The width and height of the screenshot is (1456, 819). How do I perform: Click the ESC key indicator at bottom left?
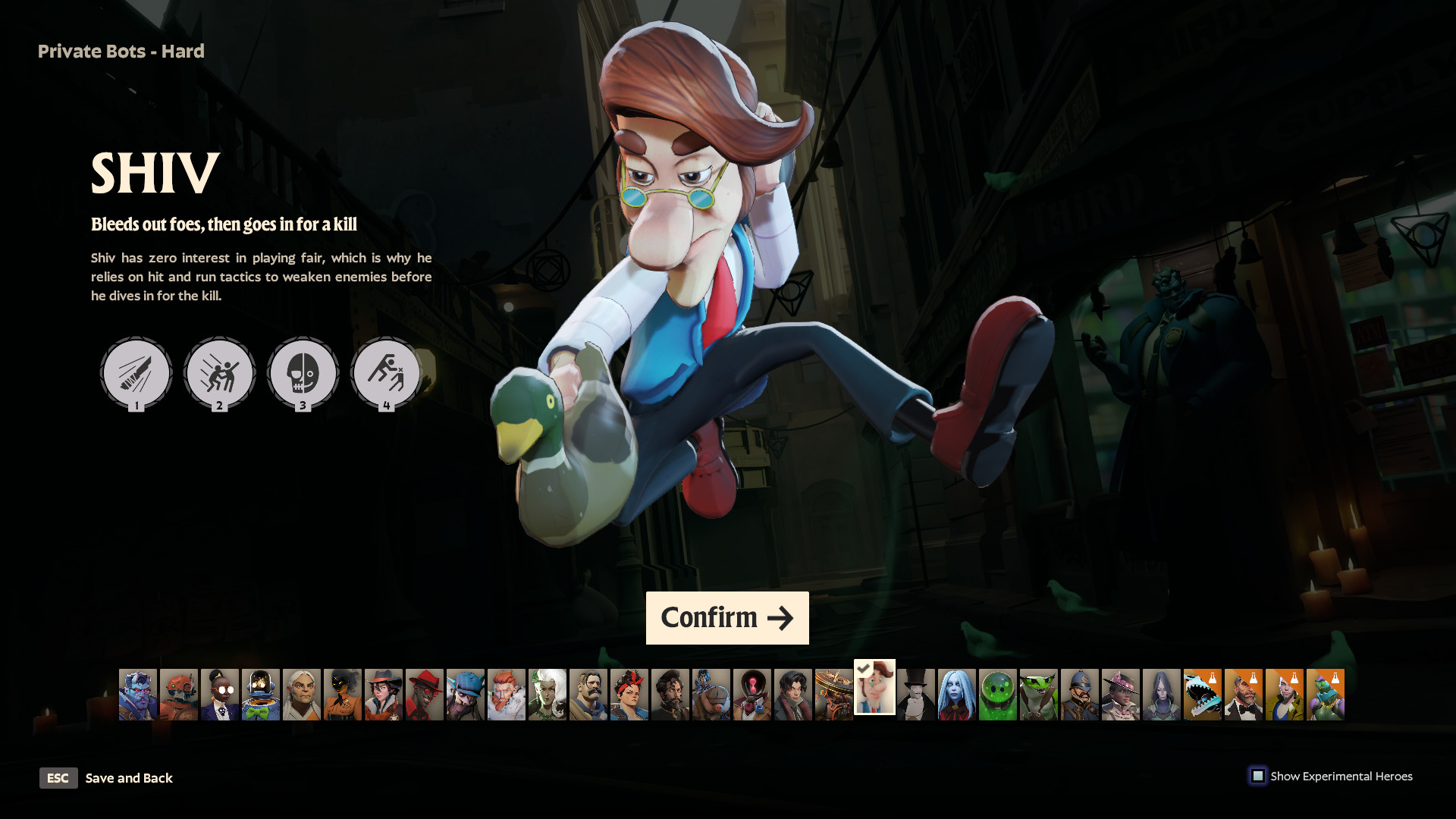pyautogui.click(x=58, y=778)
